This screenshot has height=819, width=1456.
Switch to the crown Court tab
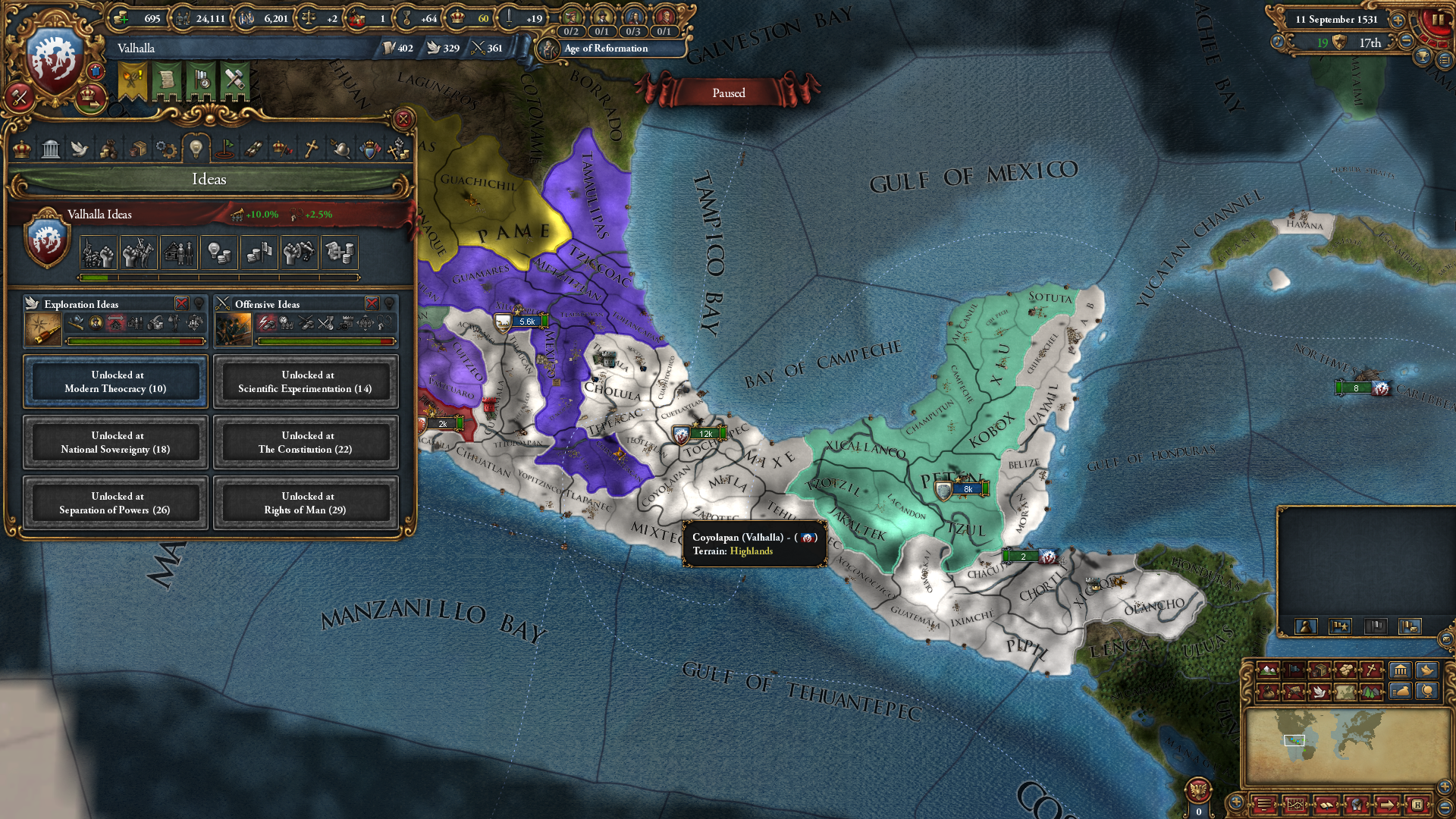(x=22, y=149)
